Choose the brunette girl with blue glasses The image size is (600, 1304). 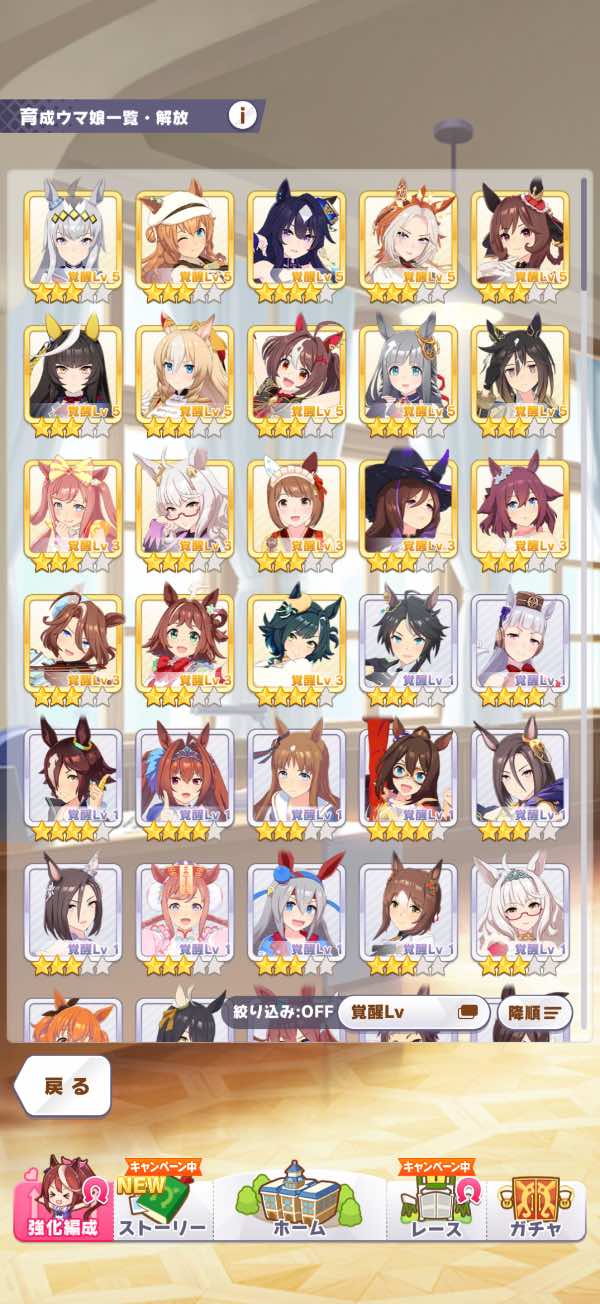[408, 781]
